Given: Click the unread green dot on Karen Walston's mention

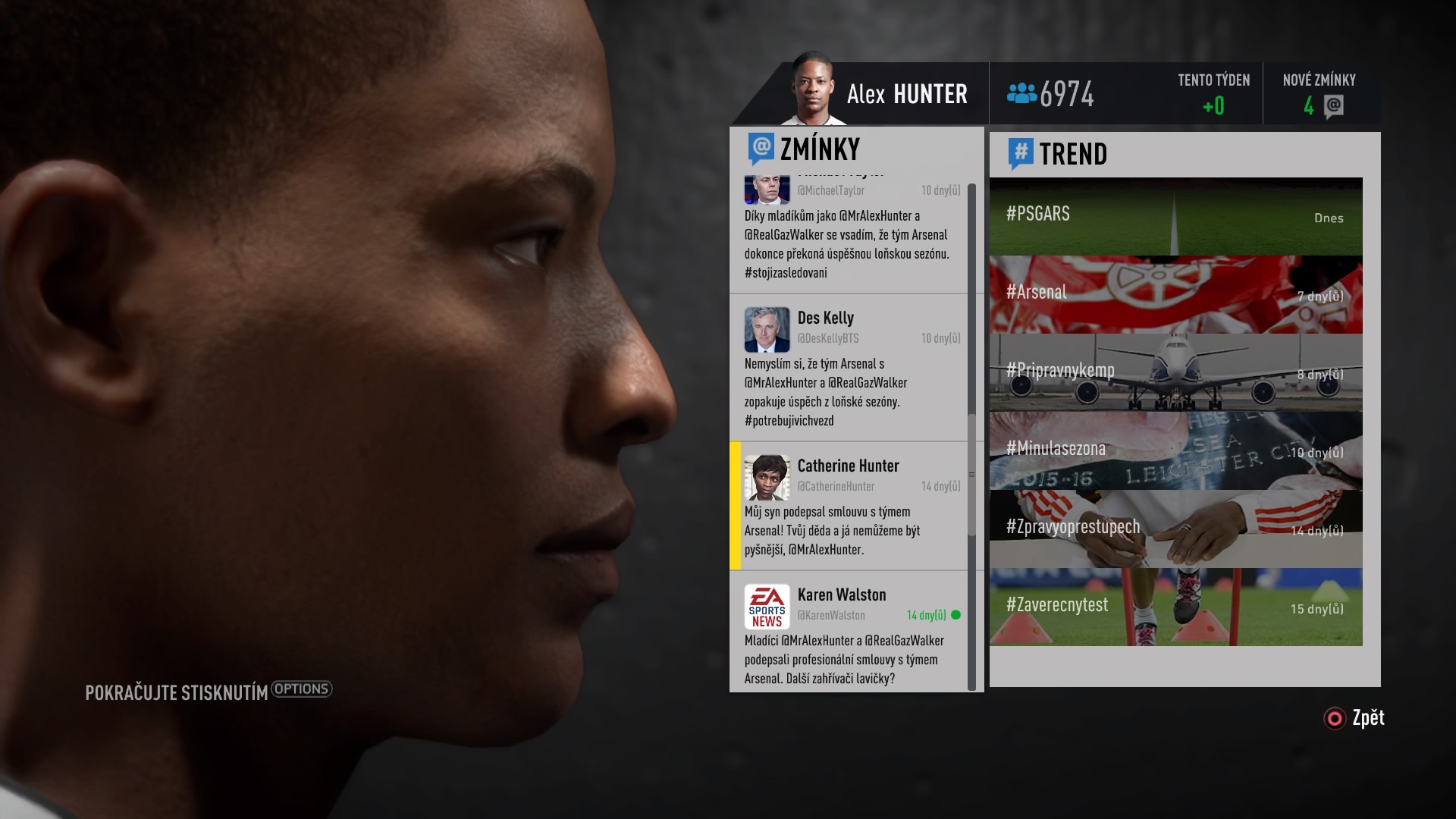Looking at the screenshot, I should pos(956,617).
